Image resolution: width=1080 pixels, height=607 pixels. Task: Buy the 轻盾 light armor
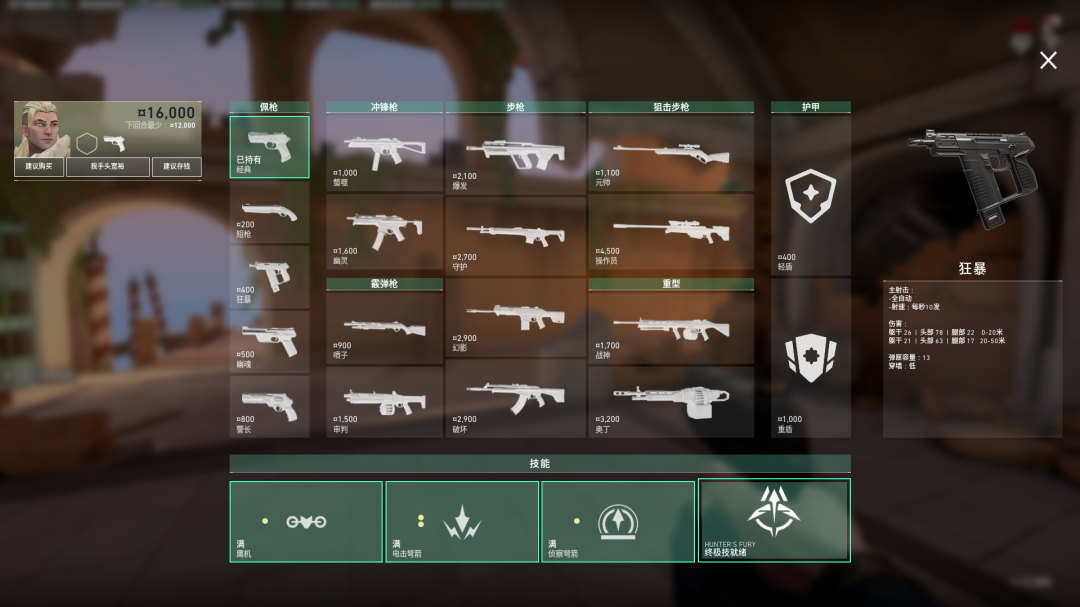[x=810, y=196]
